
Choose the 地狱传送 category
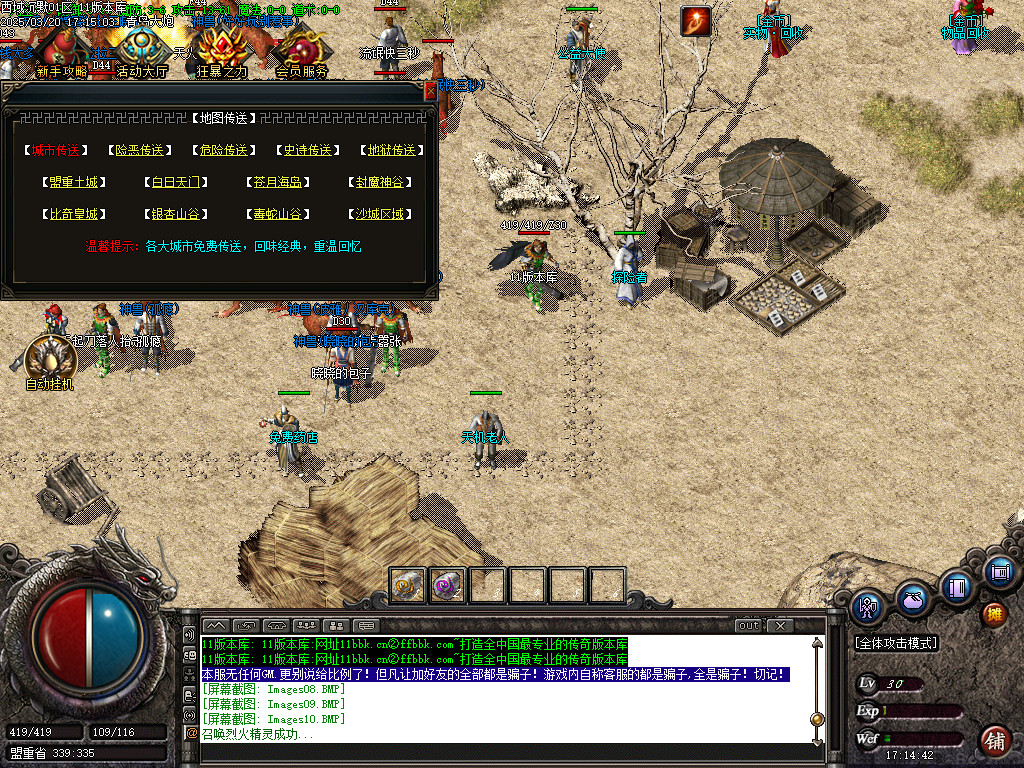point(390,150)
